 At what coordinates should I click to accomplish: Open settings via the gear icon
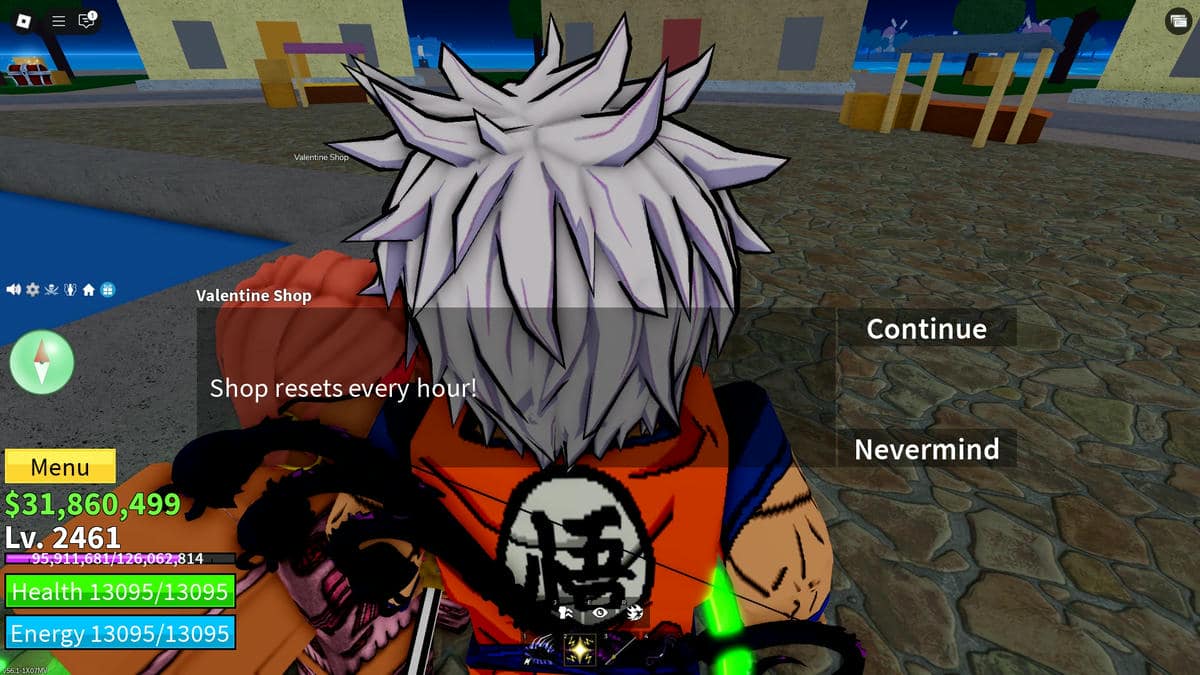click(32, 290)
